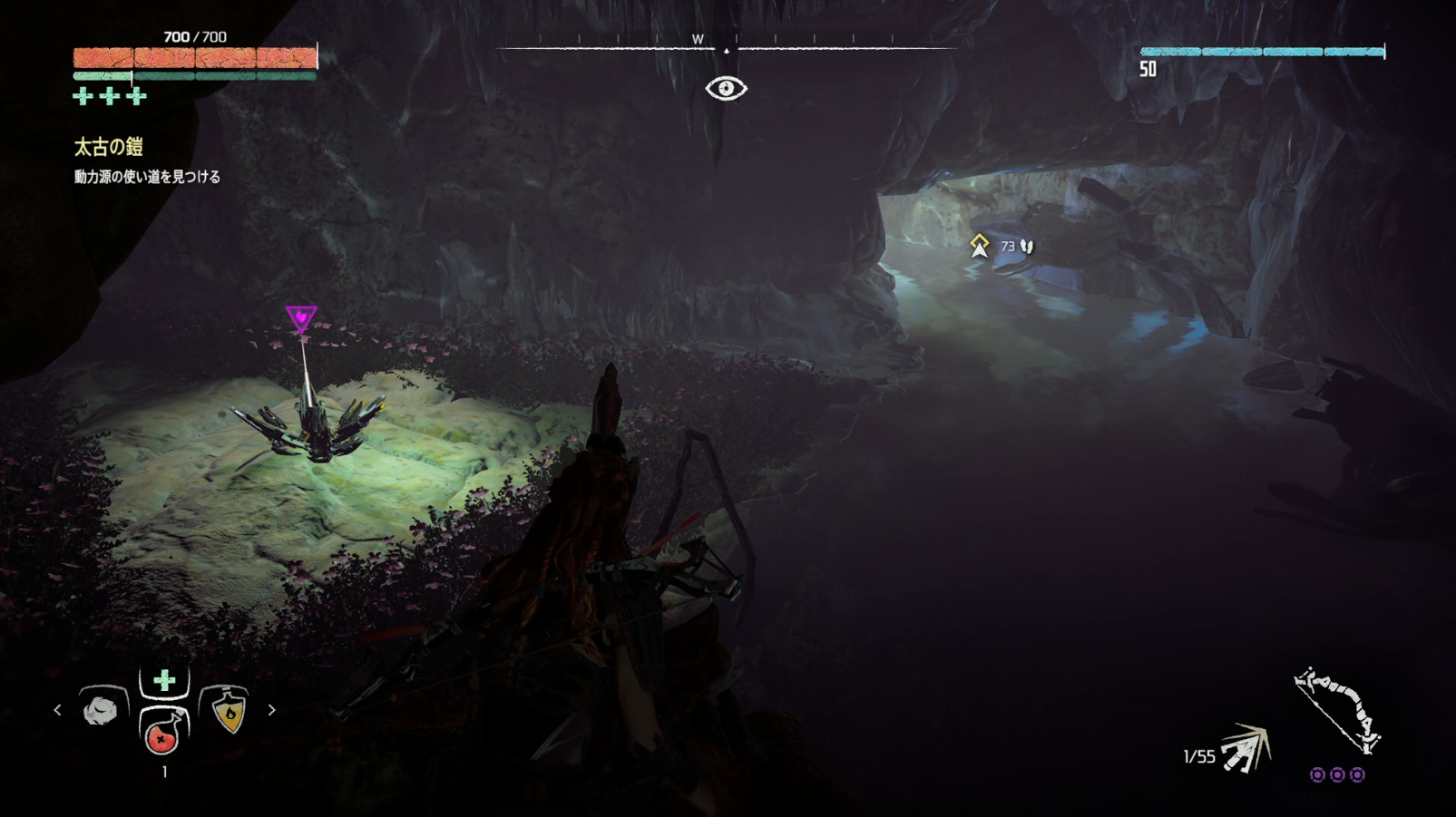Select the purple triangle enemy marker
Image resolution: width=1456 pixels, height=817 pixels.
coord(301,318)
